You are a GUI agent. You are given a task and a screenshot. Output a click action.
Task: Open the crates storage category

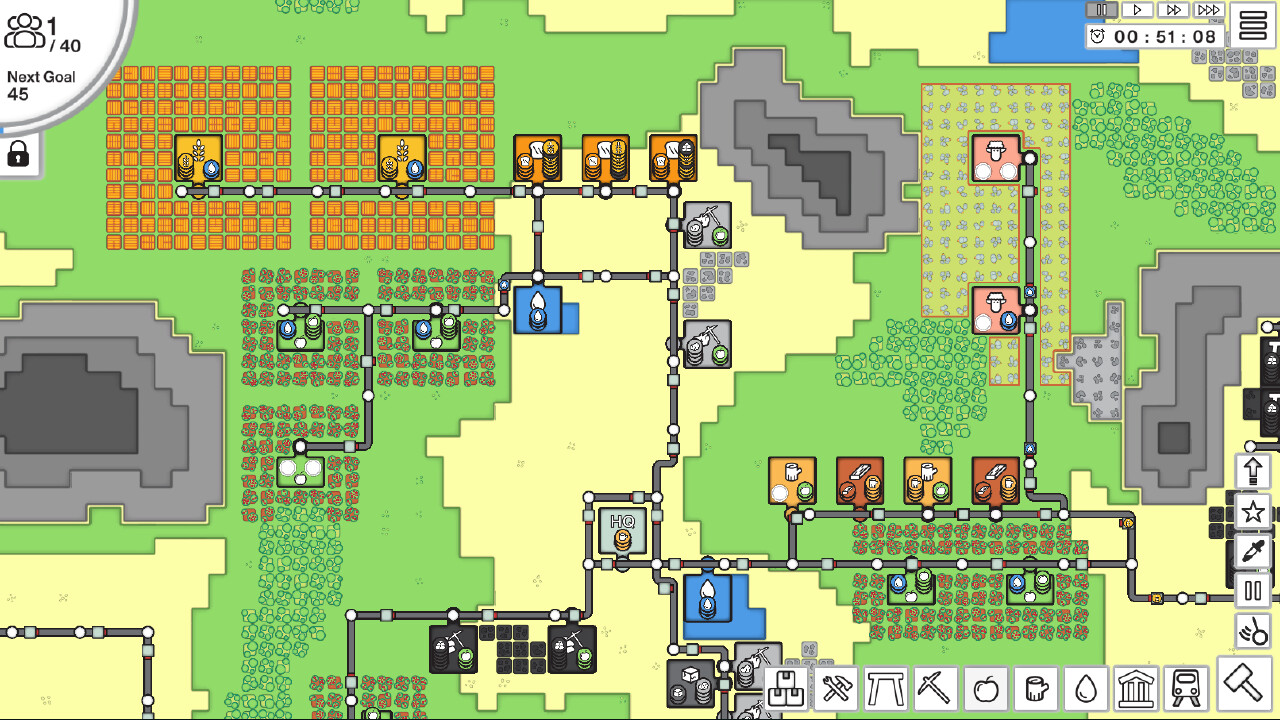click(x=785, y=689)
